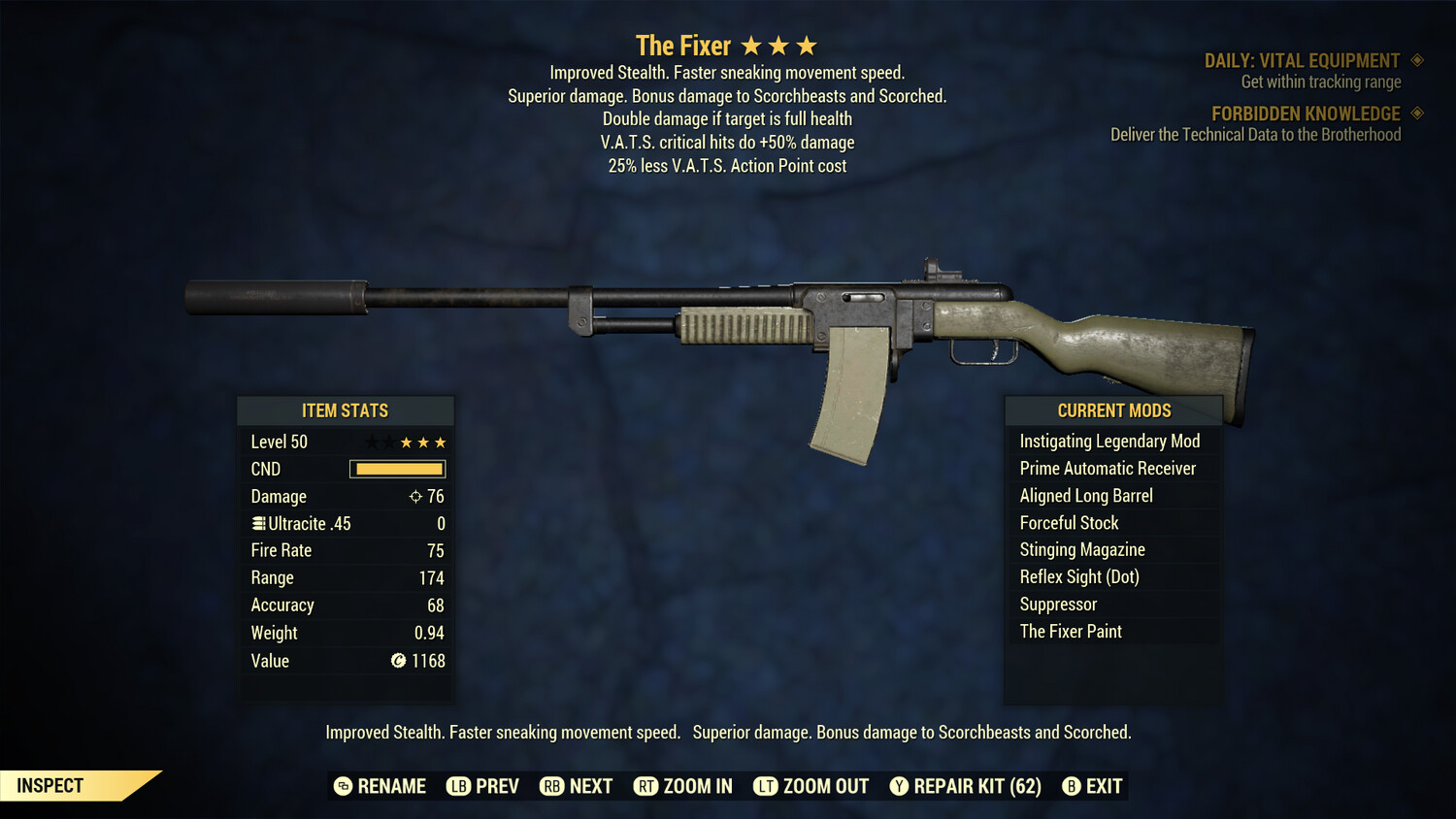The image size is (1456, 819).
Task: Select Suppressor in the Current Mods list
Action: click(1058, 604)
